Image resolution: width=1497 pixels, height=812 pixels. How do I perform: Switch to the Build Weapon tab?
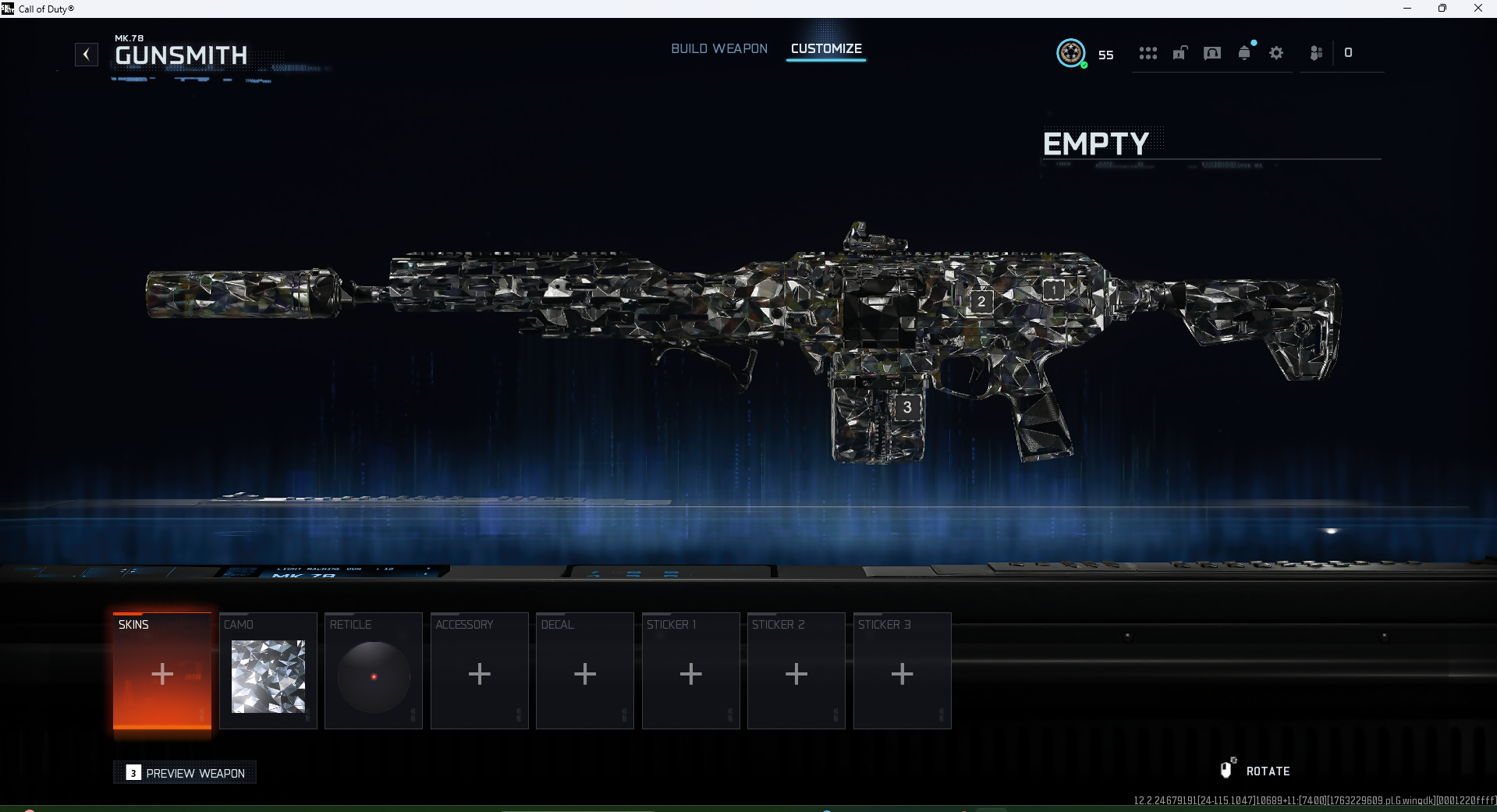pos(718,48)
